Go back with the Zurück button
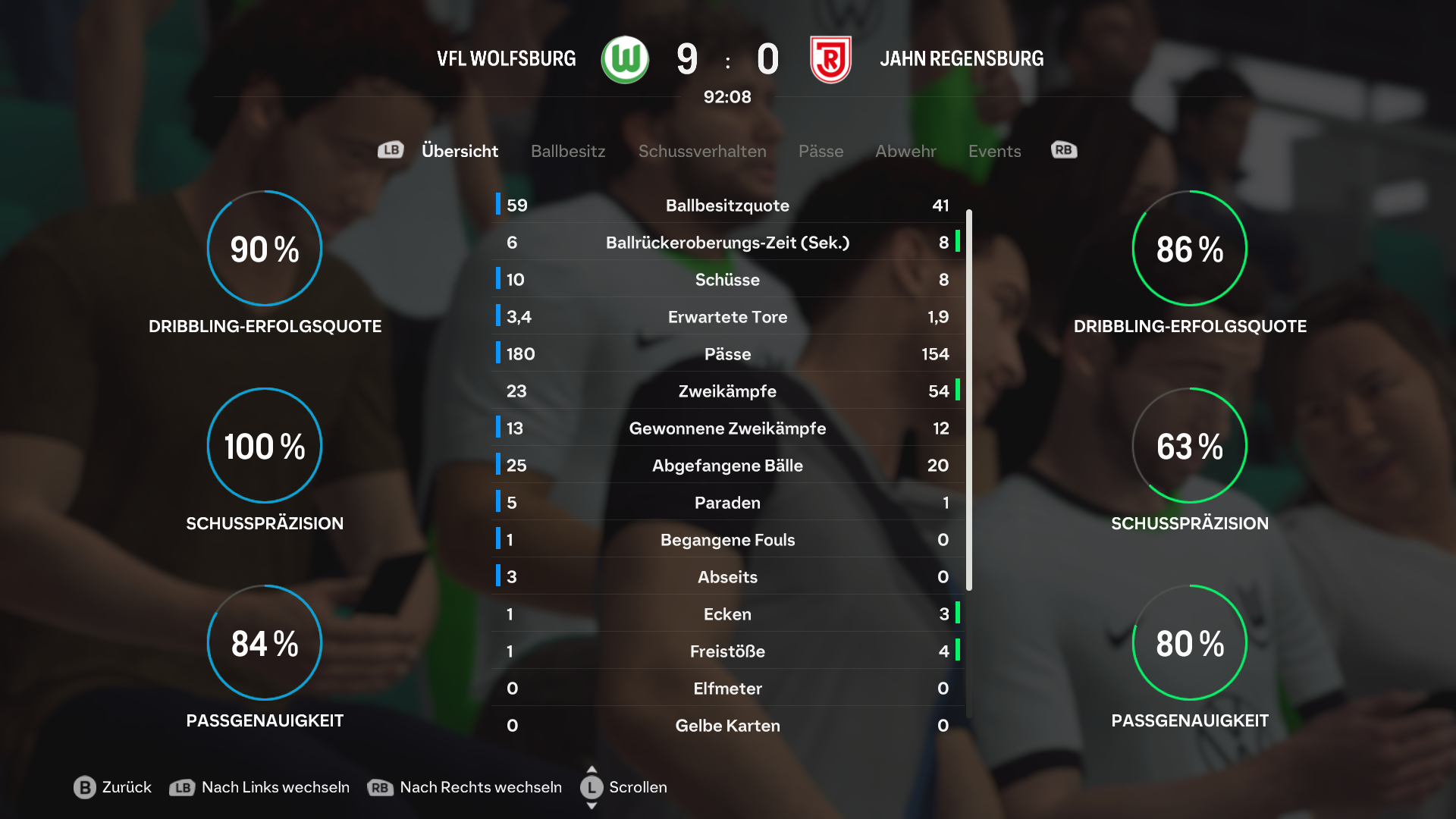This screenshot has height=819, width=1456. pos(113,787)
